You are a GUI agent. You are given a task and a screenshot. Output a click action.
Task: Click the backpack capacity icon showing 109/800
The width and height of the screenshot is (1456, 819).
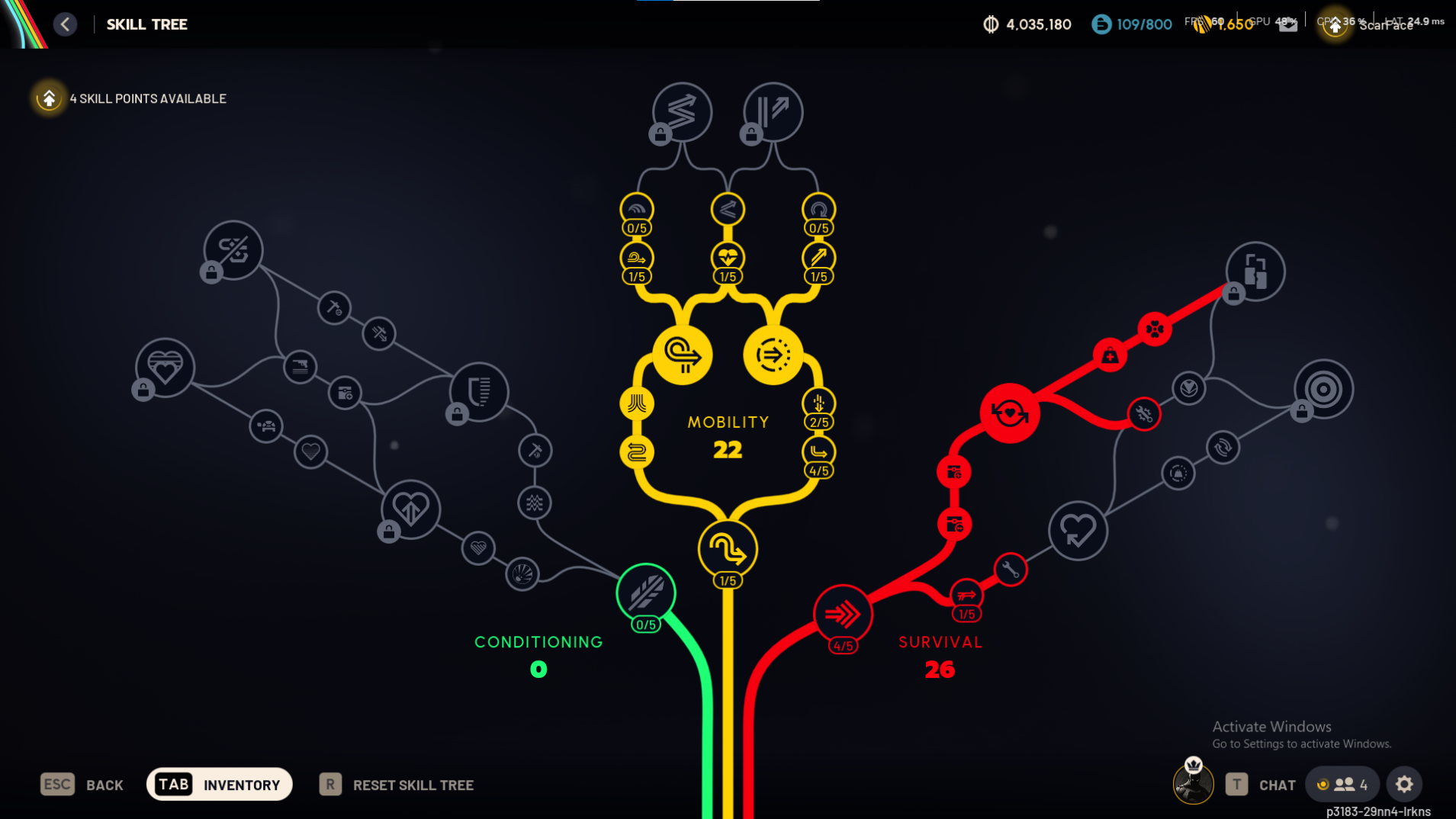pyautogui.click(x=1101, y=24)
